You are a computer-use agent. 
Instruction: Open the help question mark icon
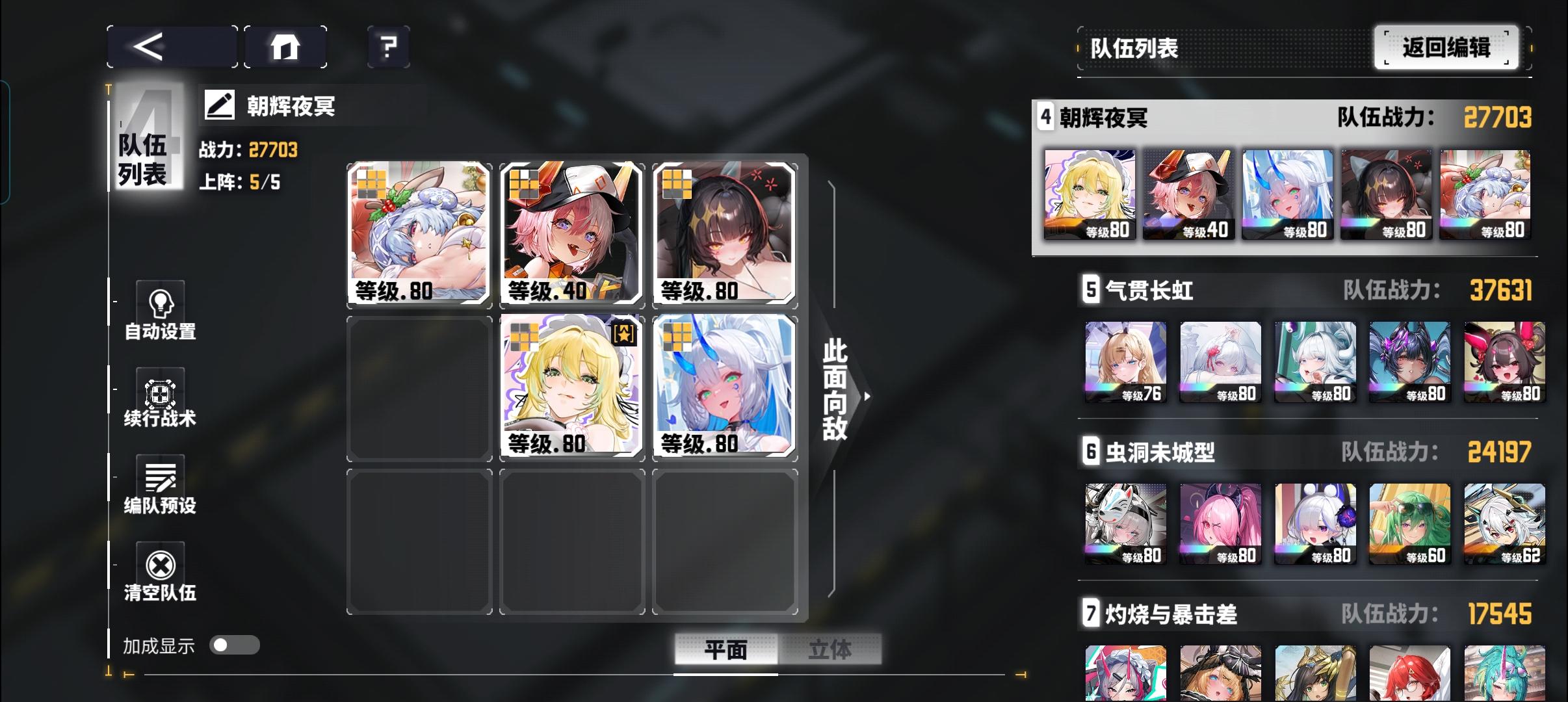(388, 46)
